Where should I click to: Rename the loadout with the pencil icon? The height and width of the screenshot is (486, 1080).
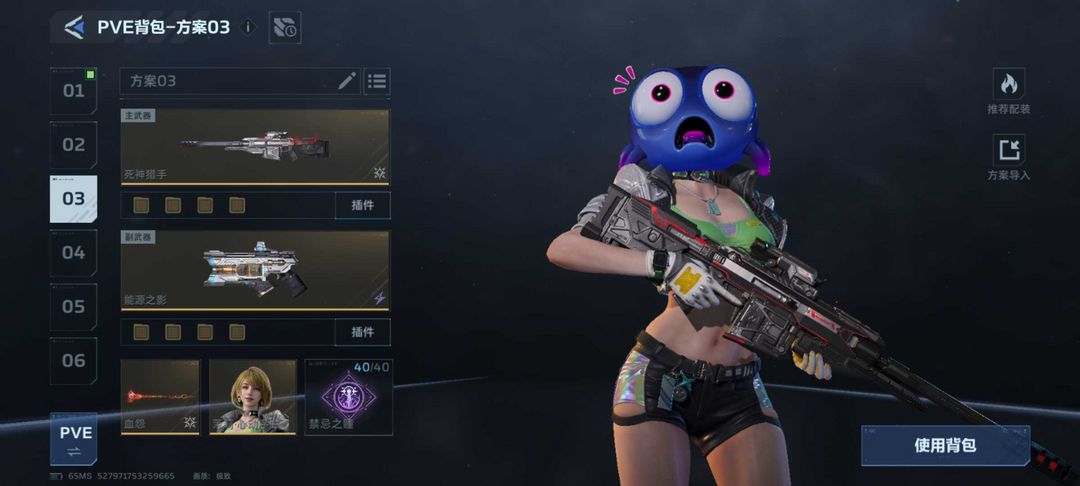pyautogui.click(x=347, y=81)
